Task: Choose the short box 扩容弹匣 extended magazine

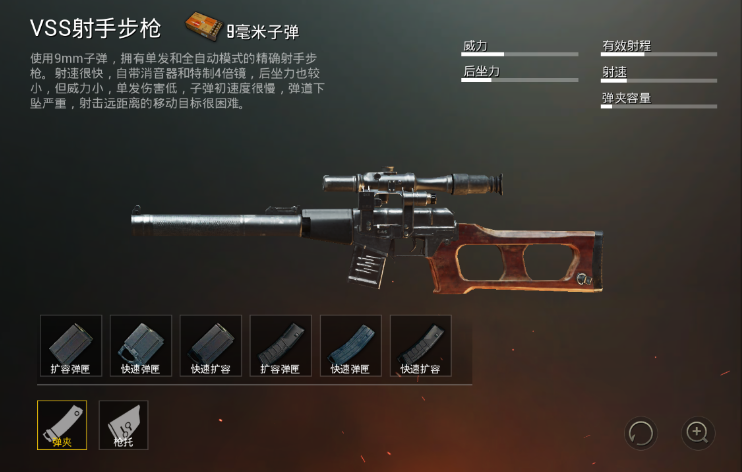Action: point(71,346)
